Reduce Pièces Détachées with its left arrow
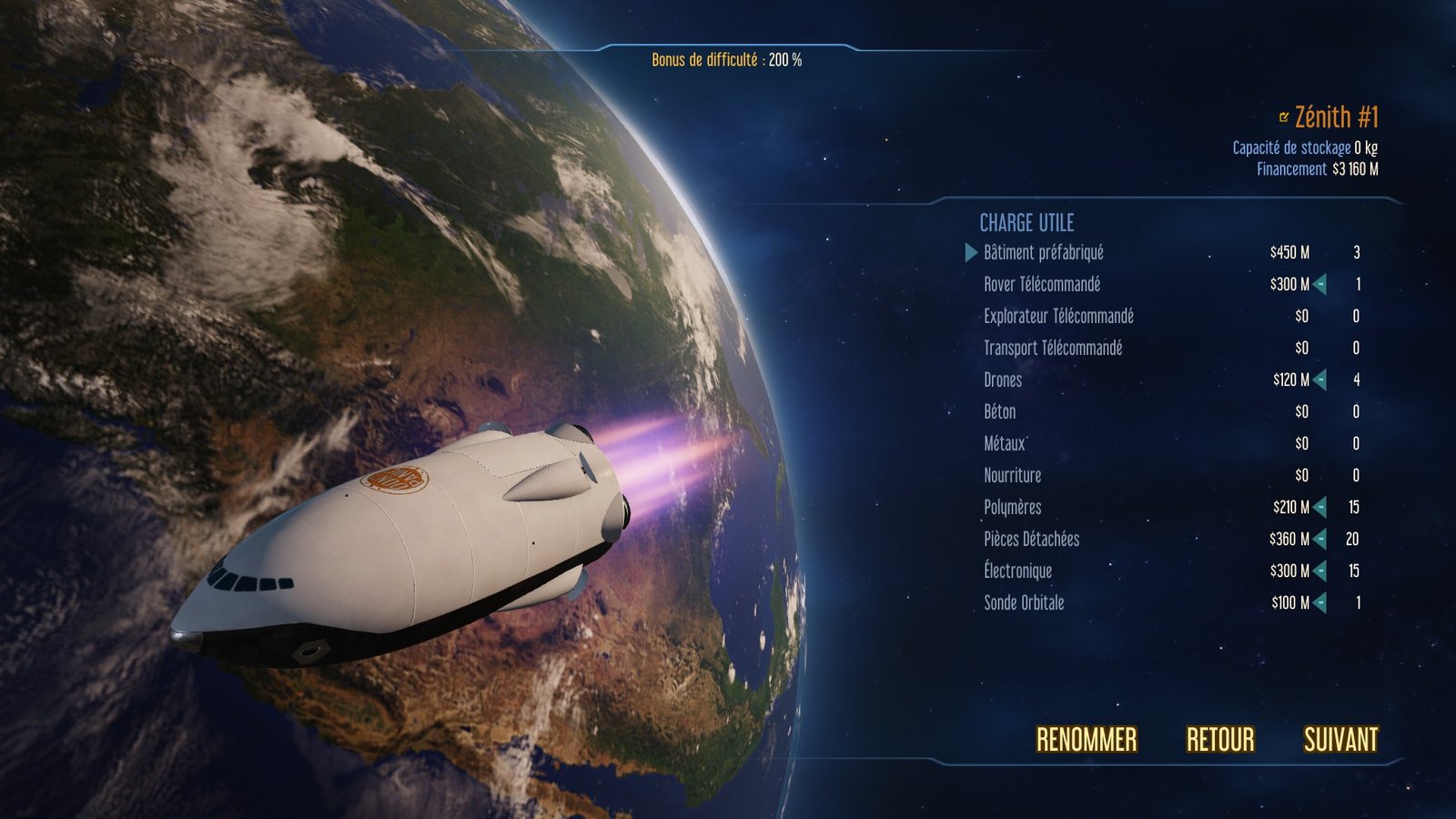 point(1320,540)
